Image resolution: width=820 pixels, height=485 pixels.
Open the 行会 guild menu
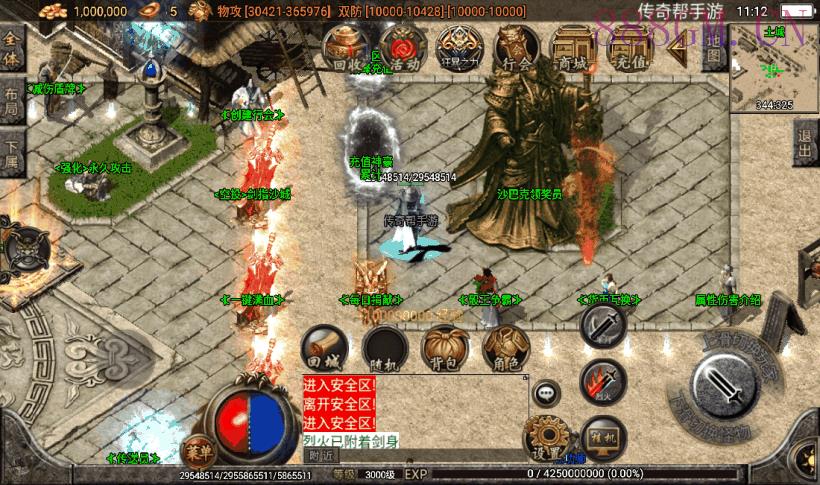click(518, 50)
